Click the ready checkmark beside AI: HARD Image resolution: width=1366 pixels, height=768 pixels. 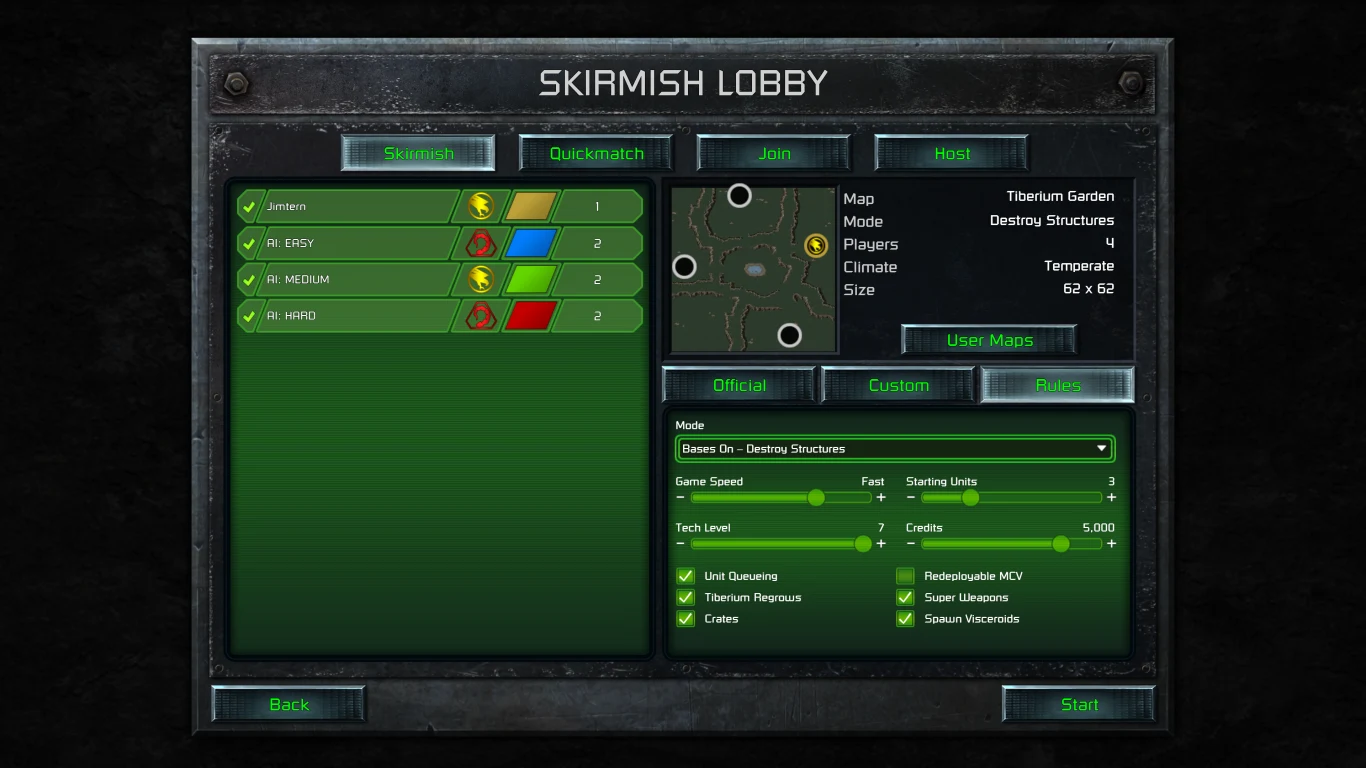pos(248,315)
